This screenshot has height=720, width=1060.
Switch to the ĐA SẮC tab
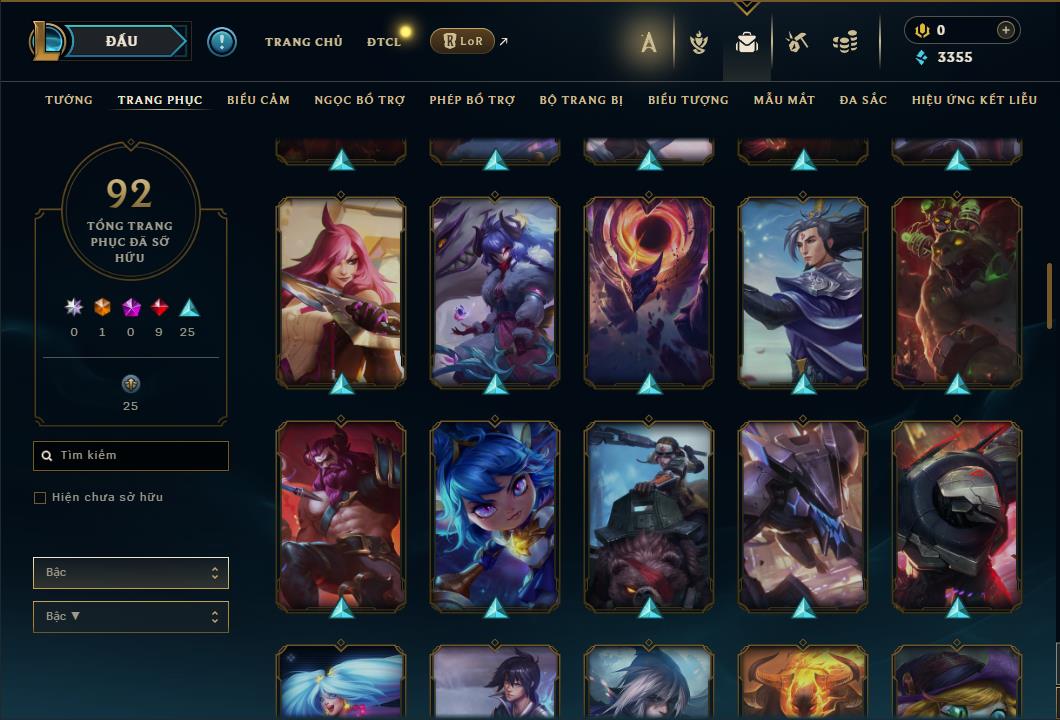tap(863, 100)
